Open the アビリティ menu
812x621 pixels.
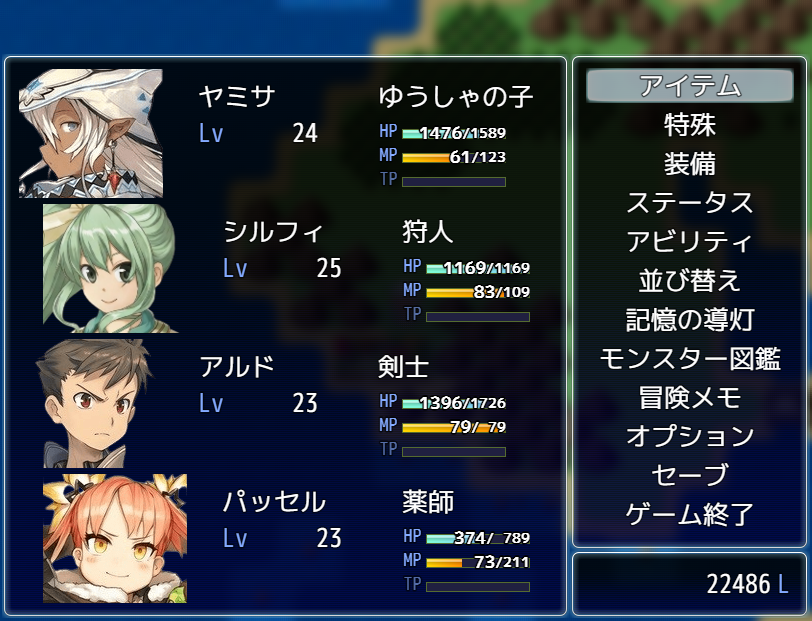pyautogui.click(x=690, y=242)
